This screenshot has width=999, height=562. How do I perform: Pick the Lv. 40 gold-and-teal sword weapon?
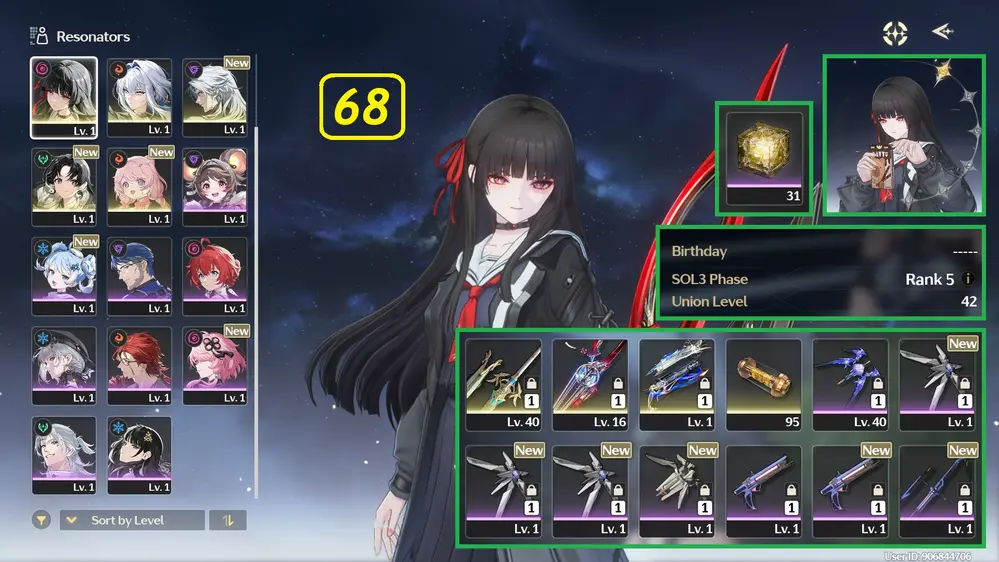coord(504,382)
